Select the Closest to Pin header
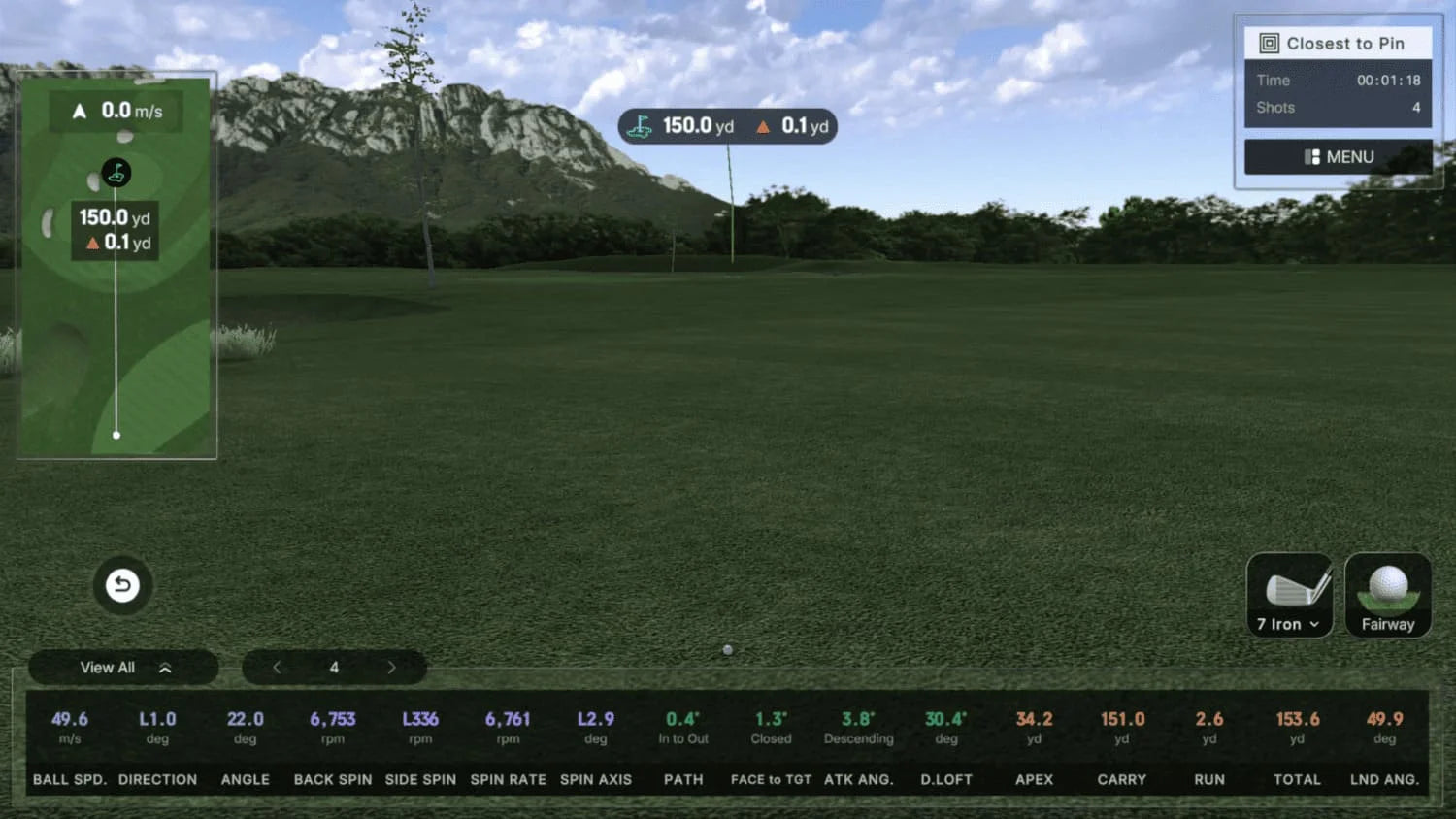 (x=1344, y=43)
